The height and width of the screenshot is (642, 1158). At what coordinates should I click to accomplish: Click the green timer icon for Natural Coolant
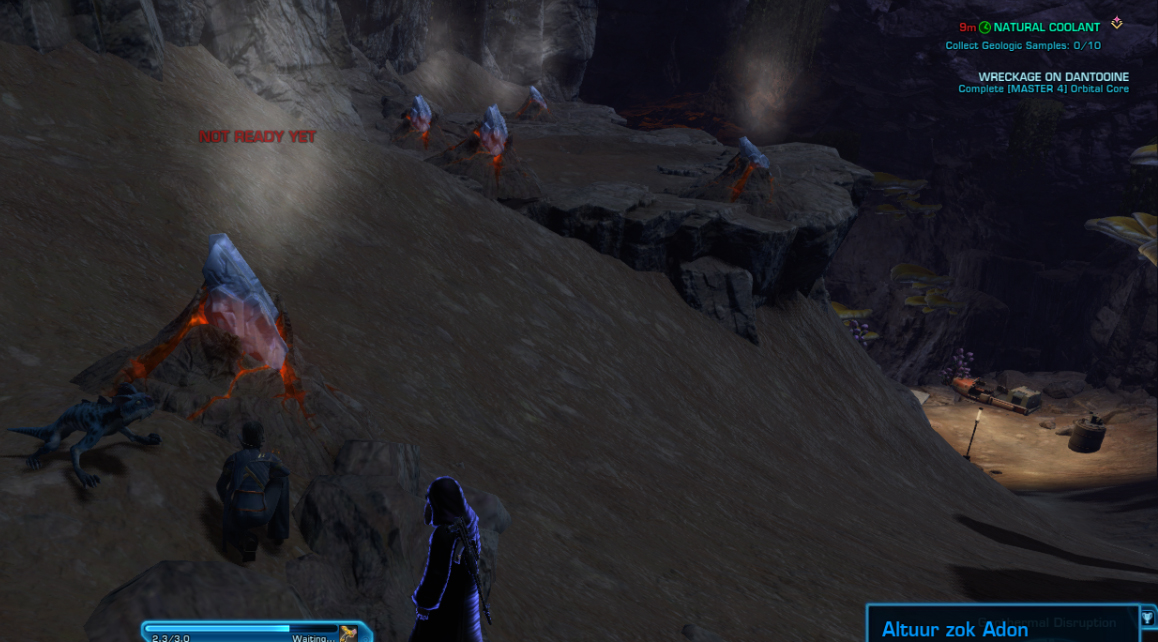click(985, 28)
